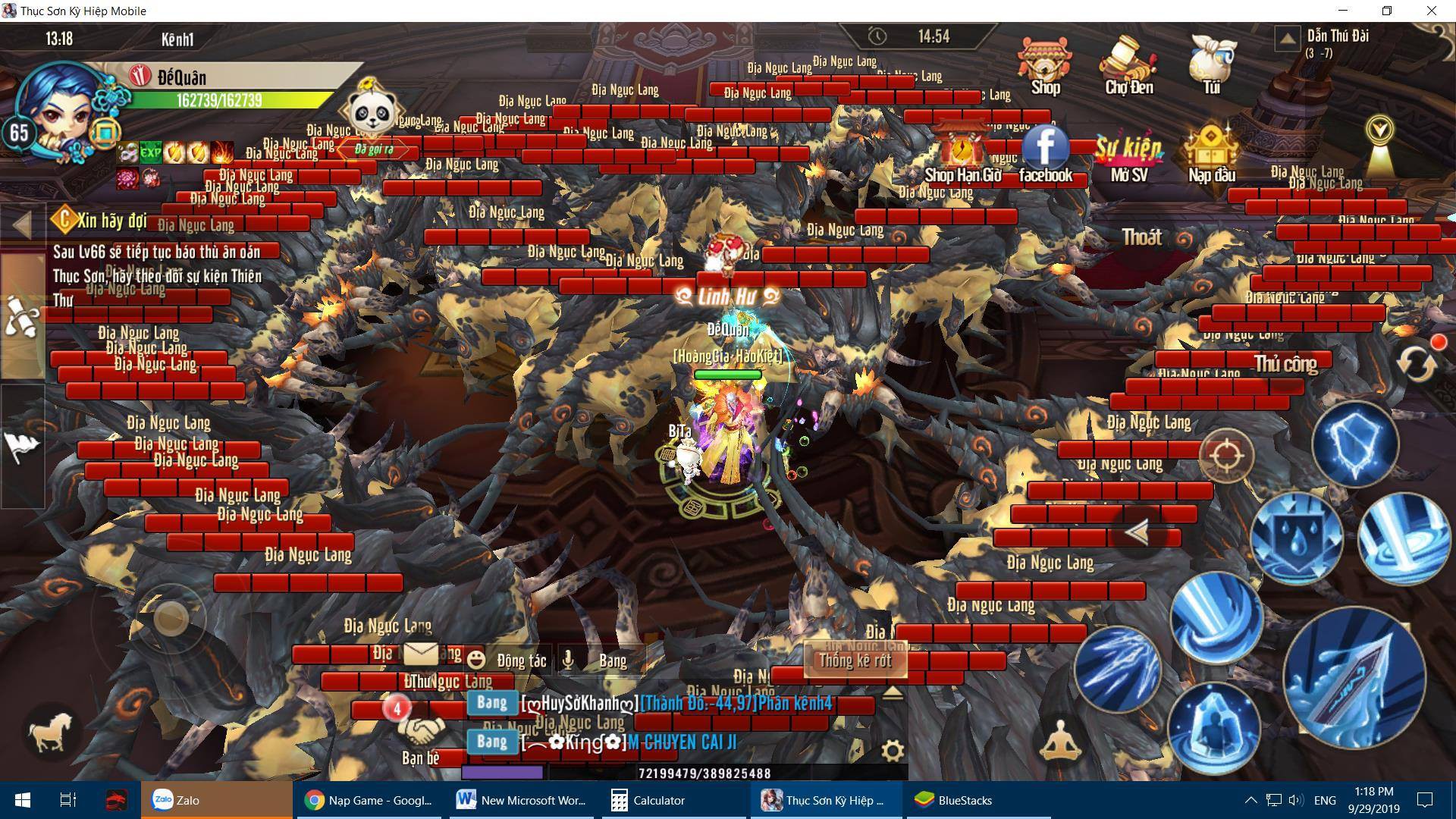1456x819 pixels.
Task: Mount the horse icon
Action: (x=51, y=733)
